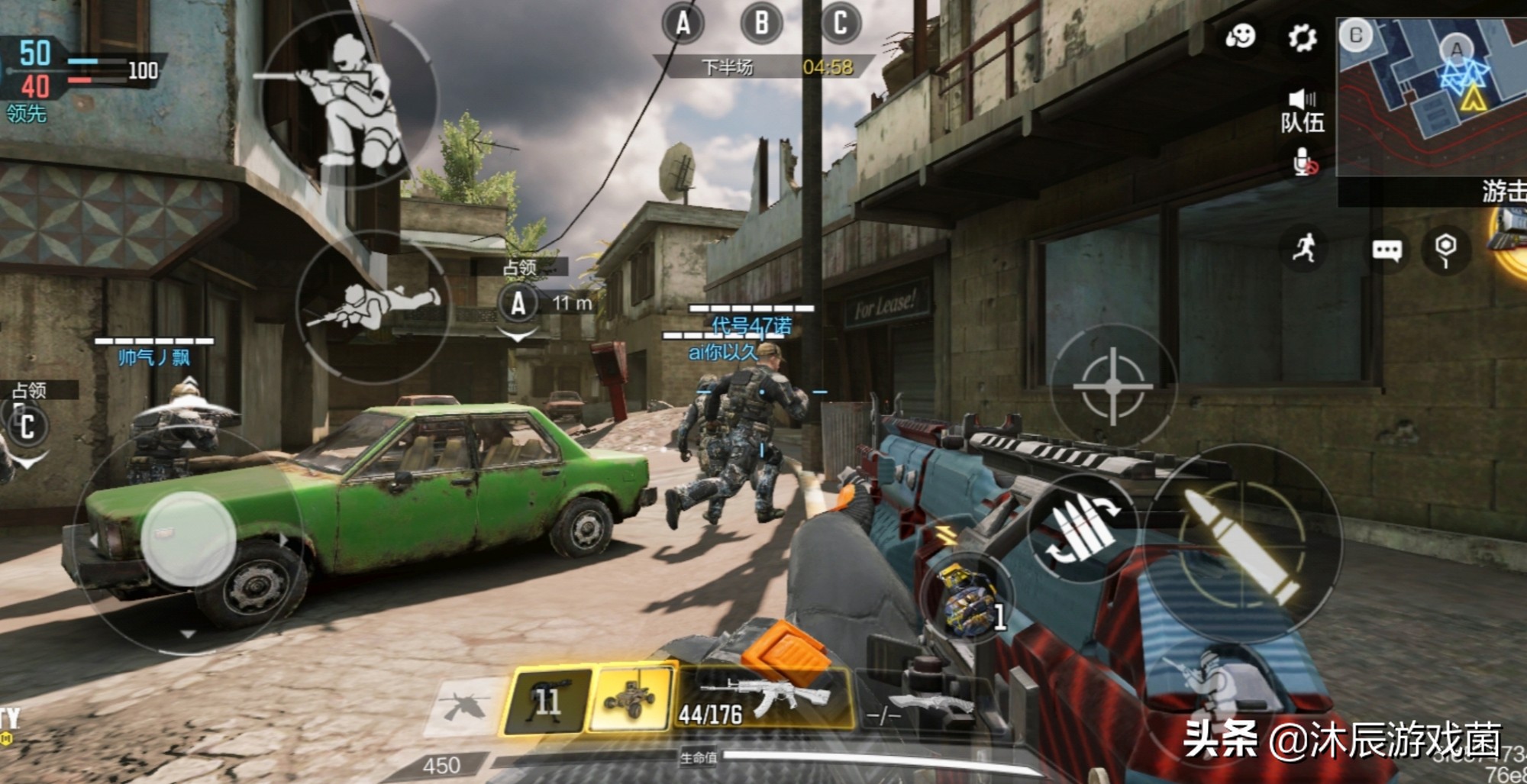Open the settings gear icon
Viewport: 1527px width, 784px height.
(x=1302, y=37)
